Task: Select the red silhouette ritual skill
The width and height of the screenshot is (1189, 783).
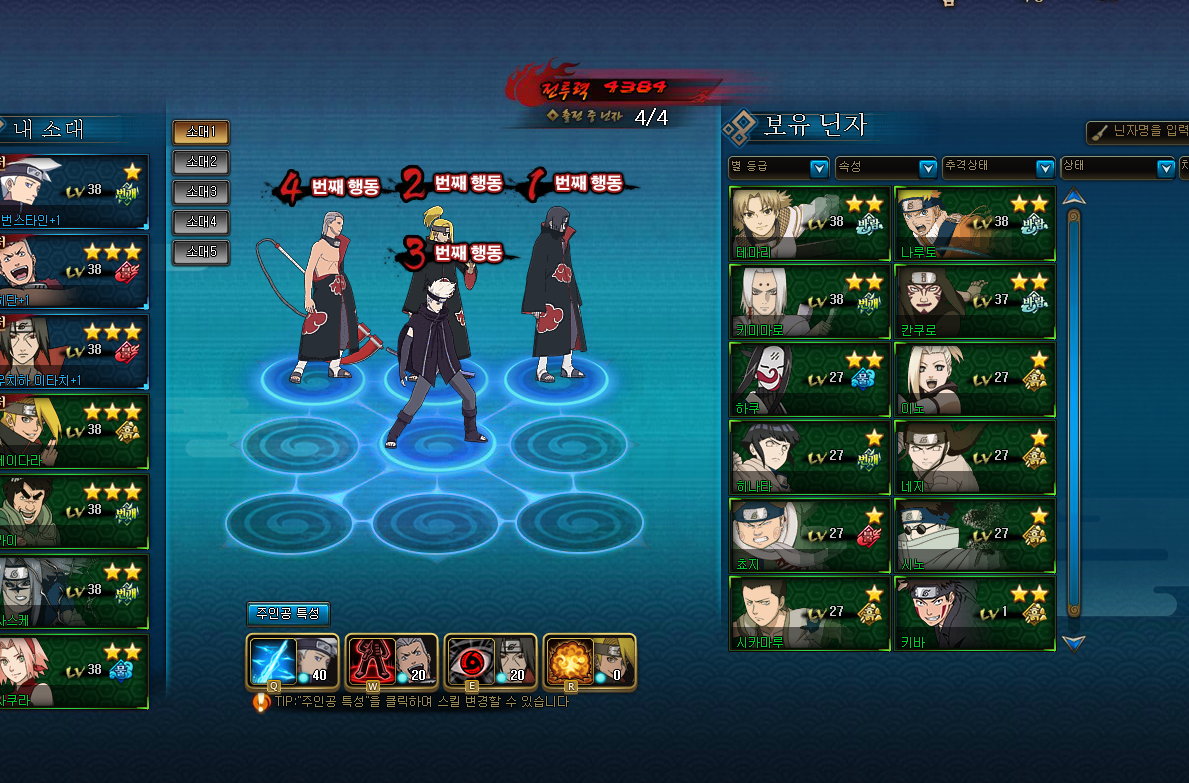Action: (x=371, y=661)
